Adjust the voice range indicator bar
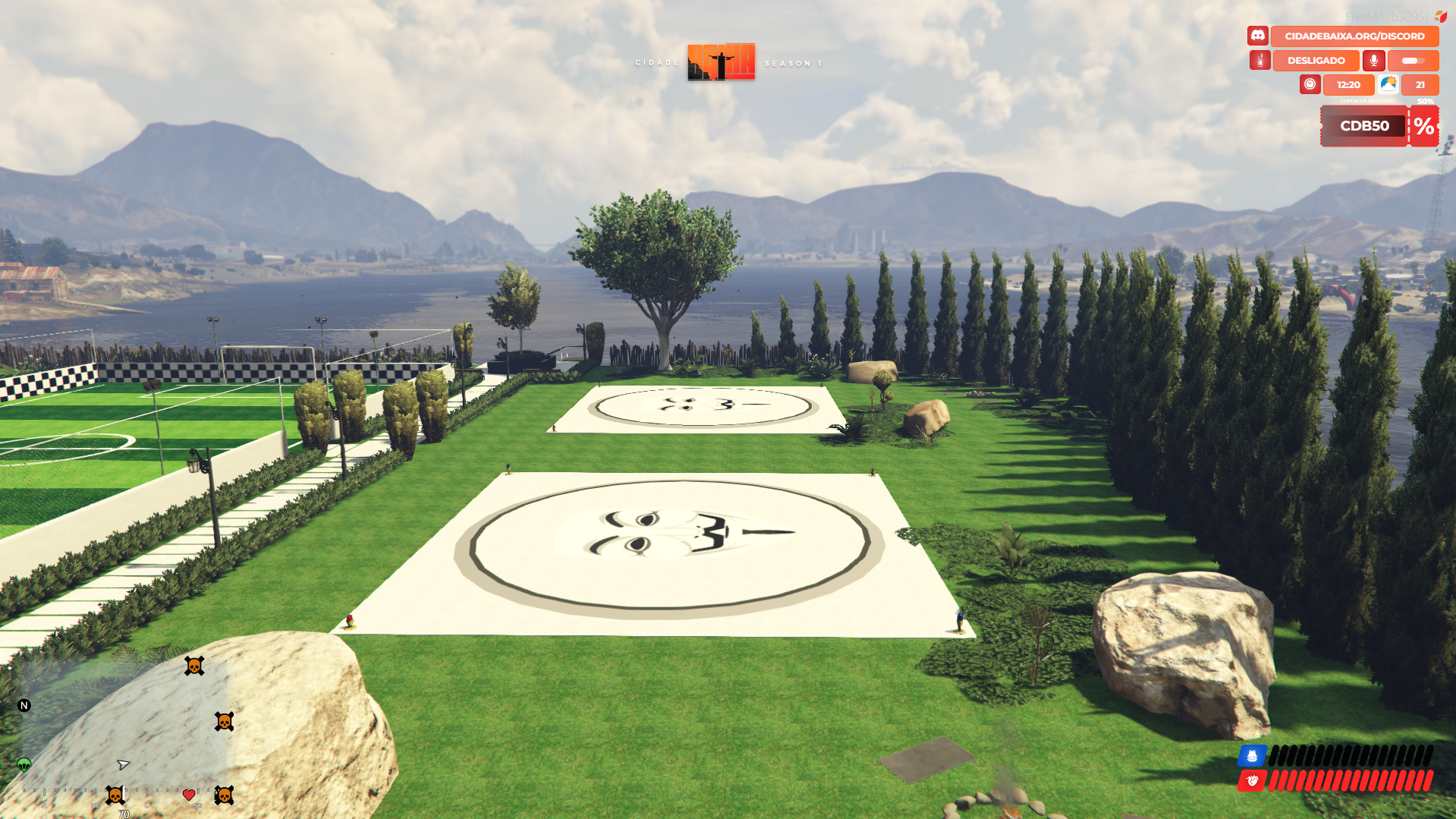The image size is (1456, 819). tap(1413, 60)
